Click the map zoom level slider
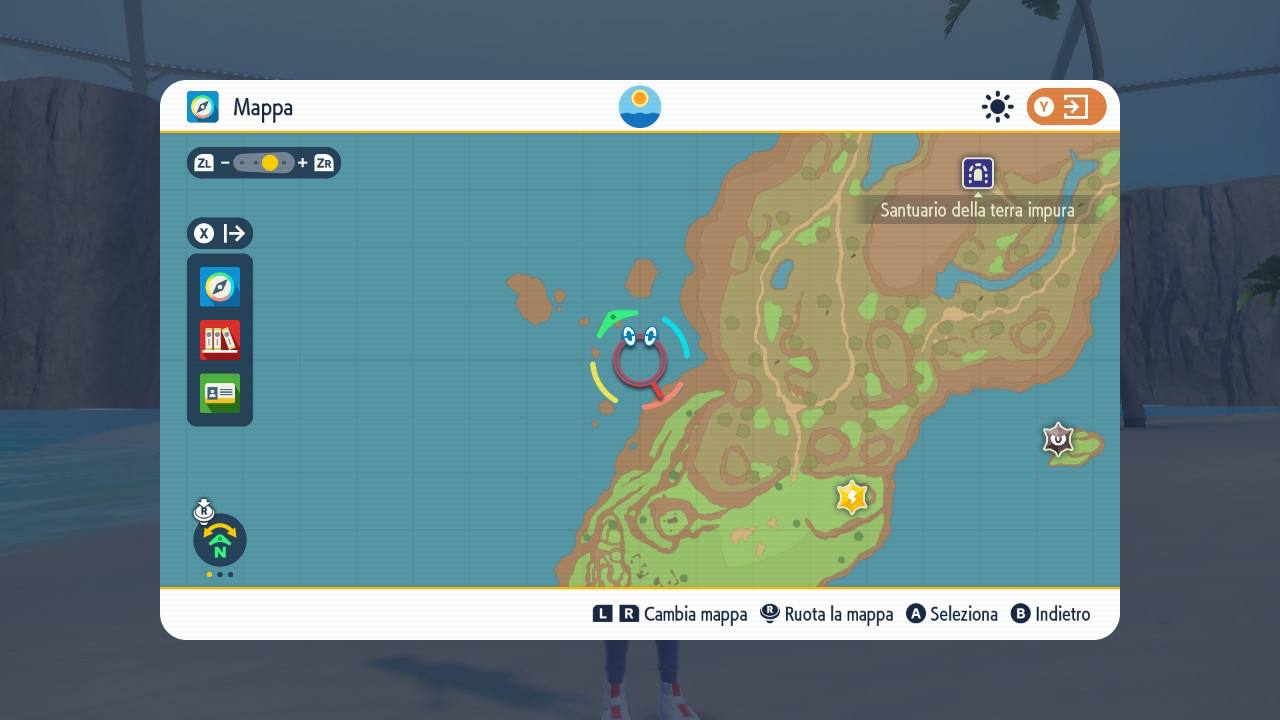The width and height of the screenshot is (1280, 720). point(264,163)
